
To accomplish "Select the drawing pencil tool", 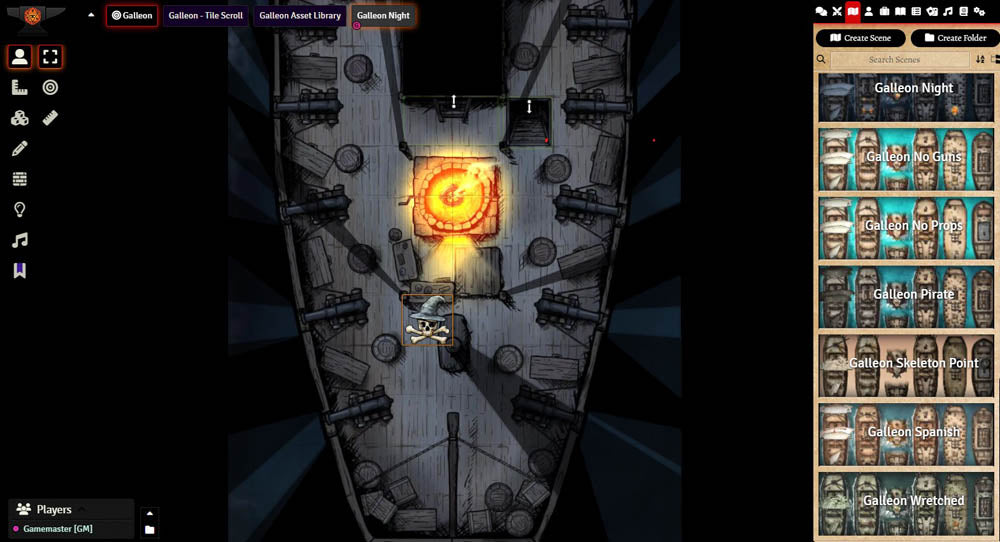I will 19,149.
